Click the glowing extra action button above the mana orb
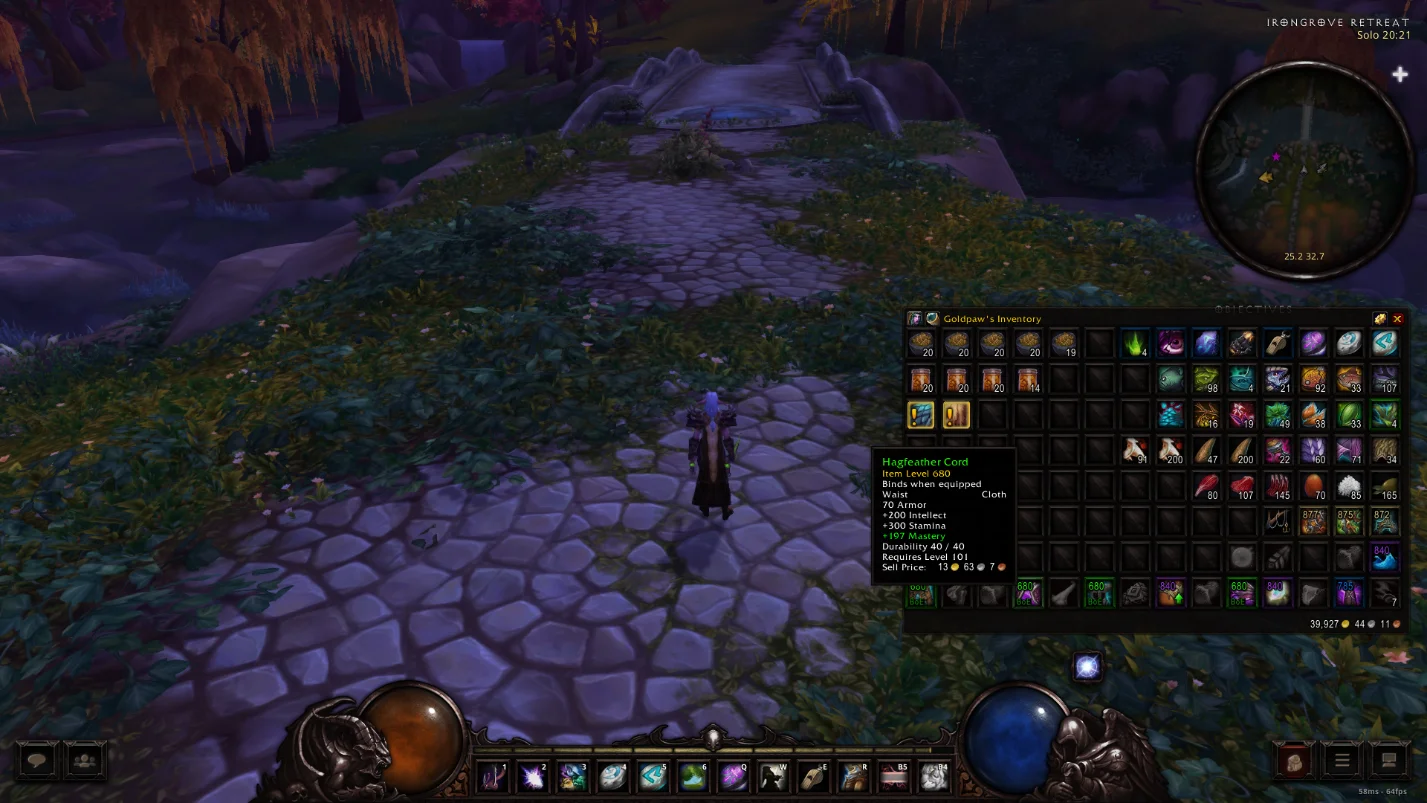This screenshot has width=1427, height=803. 1087,666
